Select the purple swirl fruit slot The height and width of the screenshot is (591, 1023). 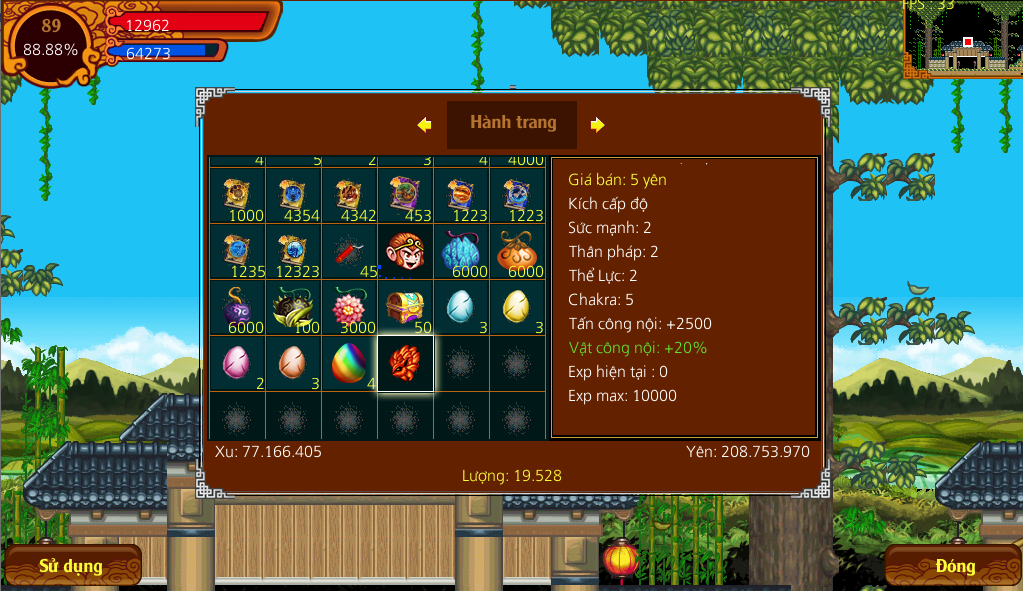(x=237, y=306)
